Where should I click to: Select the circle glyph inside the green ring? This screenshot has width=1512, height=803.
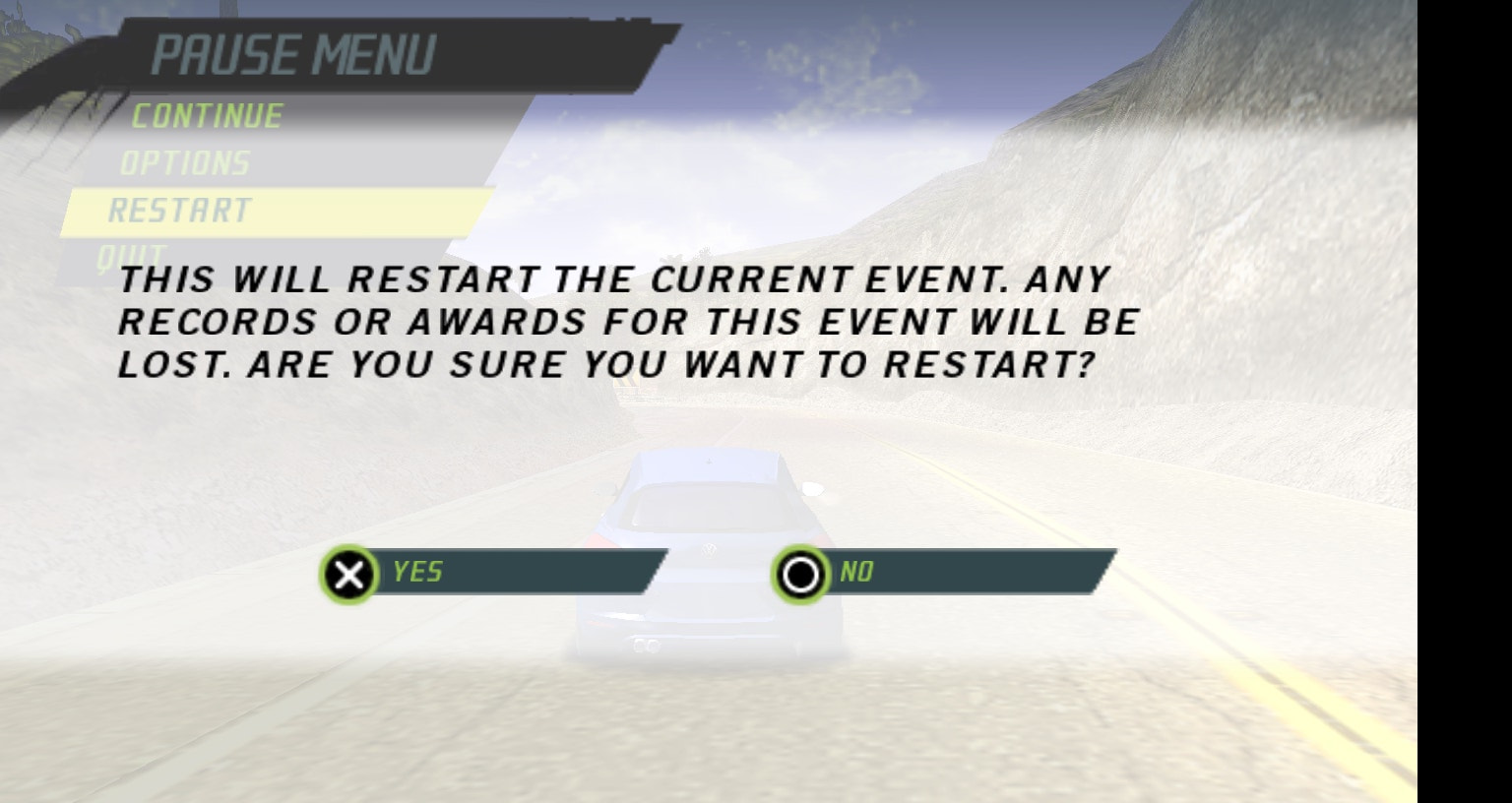point(802,574)
